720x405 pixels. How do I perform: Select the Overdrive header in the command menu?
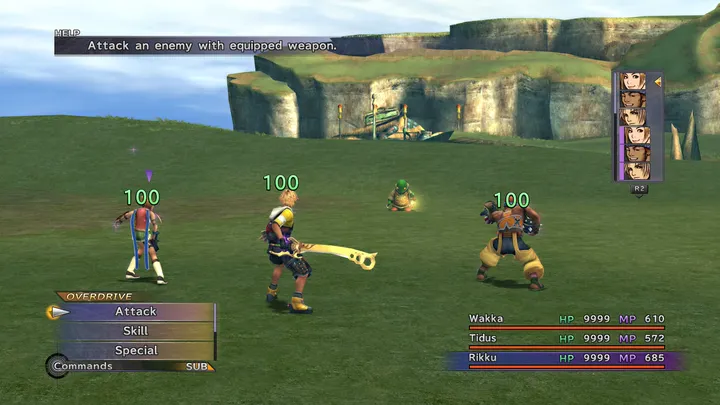click(x=96, y=297)
